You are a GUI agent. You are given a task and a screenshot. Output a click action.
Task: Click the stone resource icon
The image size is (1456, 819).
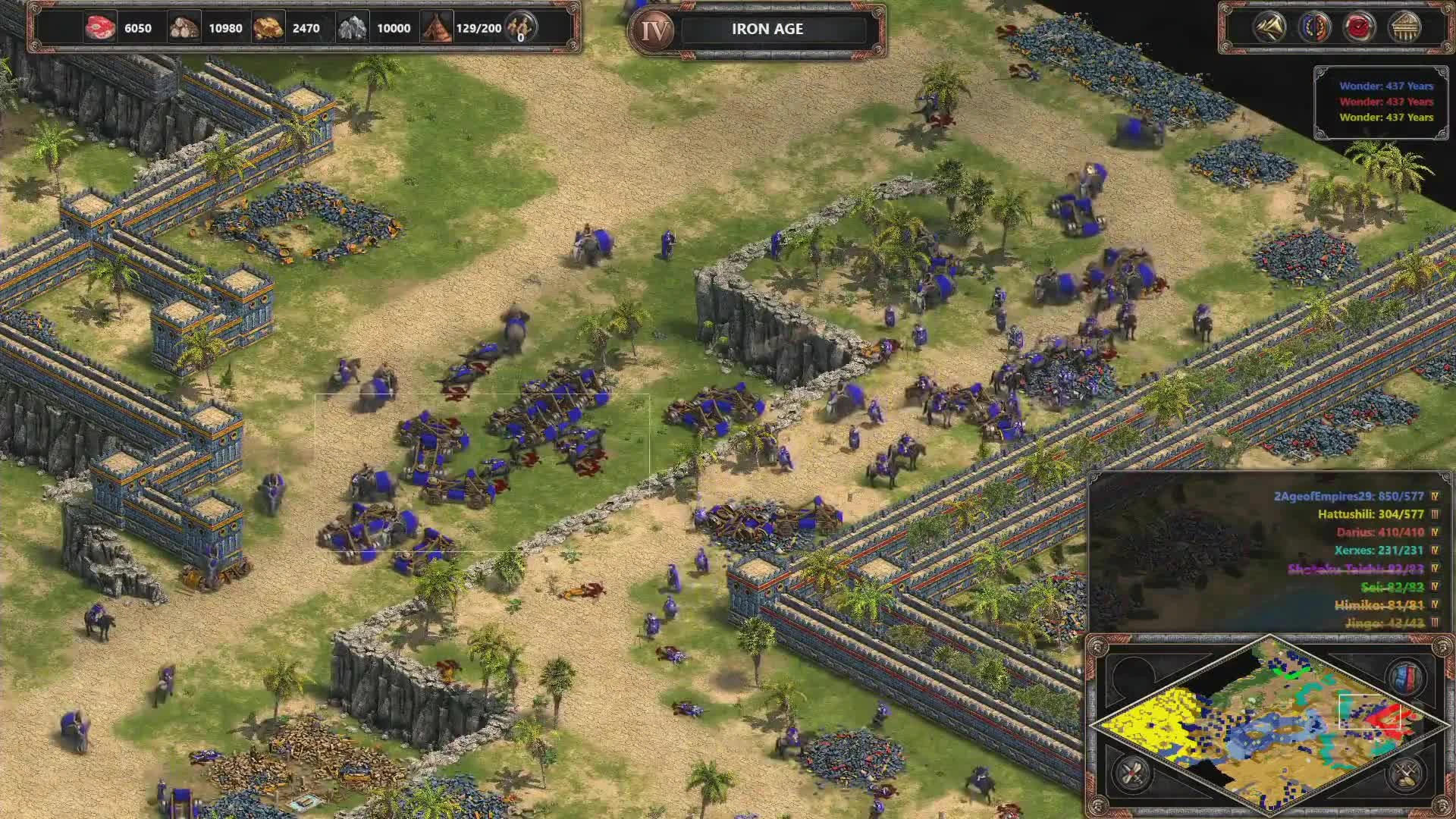click(x=353, y=27)
